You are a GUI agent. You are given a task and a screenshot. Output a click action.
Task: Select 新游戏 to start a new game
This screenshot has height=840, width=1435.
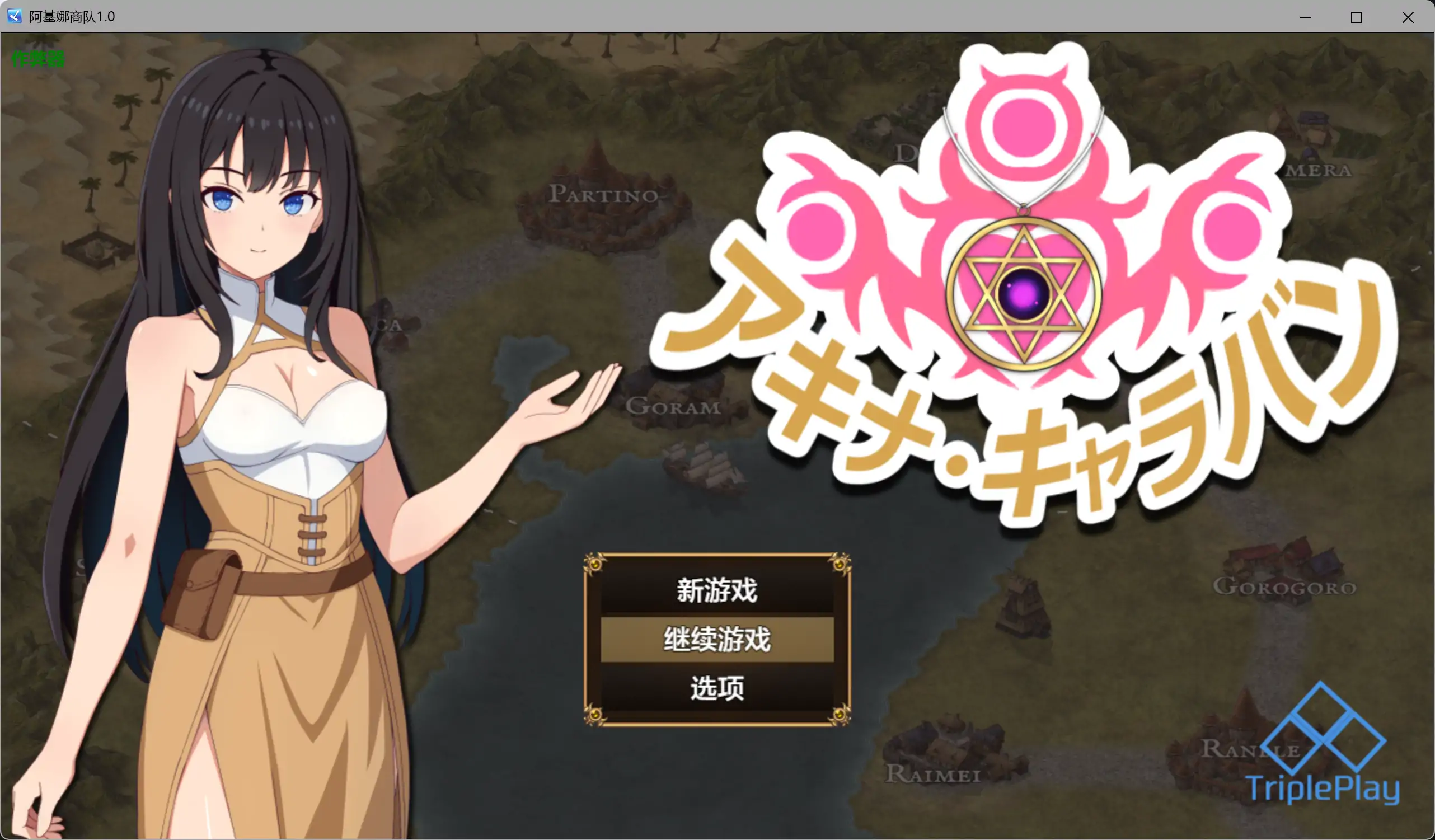716,590
